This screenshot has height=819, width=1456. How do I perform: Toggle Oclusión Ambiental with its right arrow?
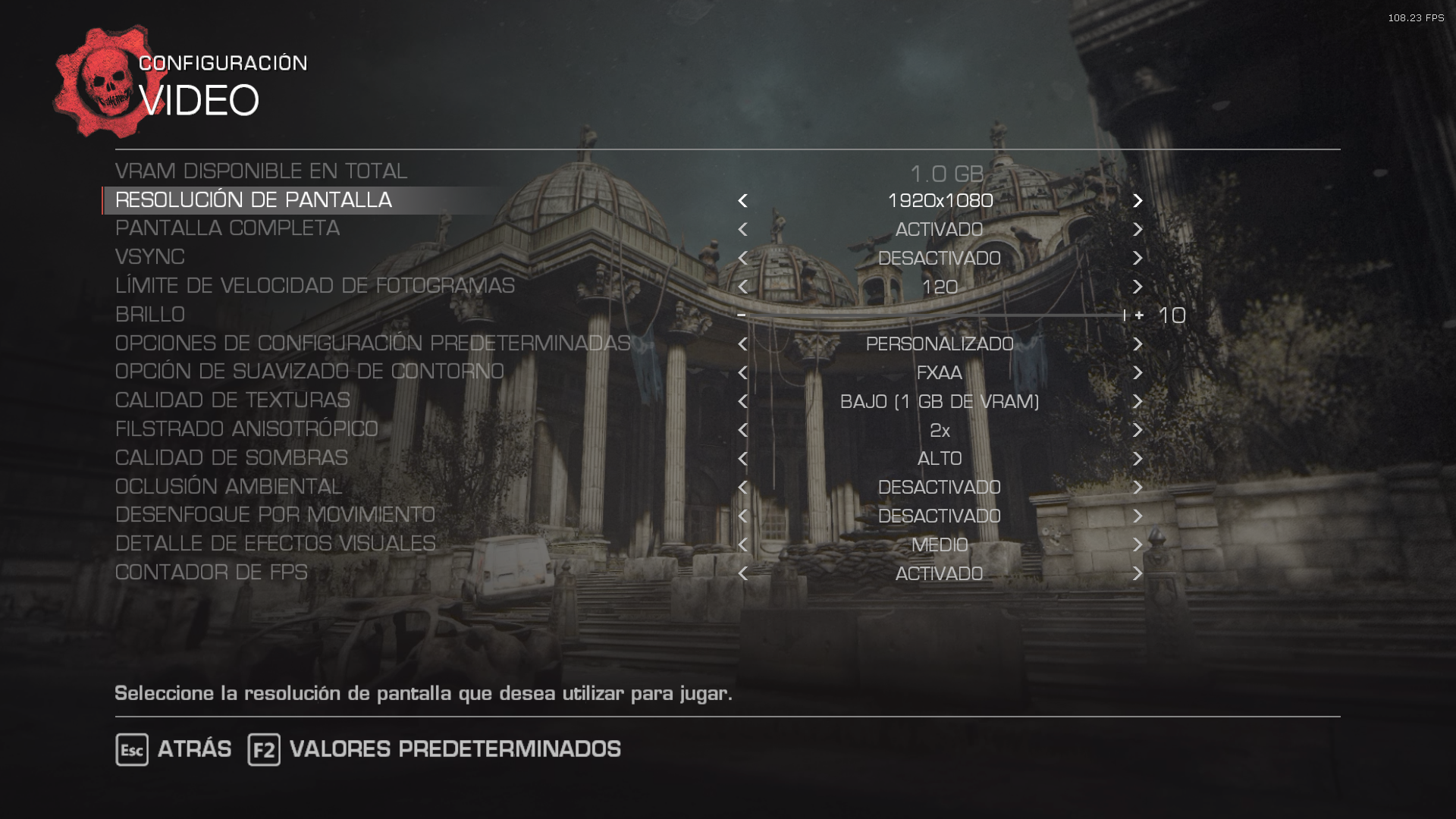1137,488
